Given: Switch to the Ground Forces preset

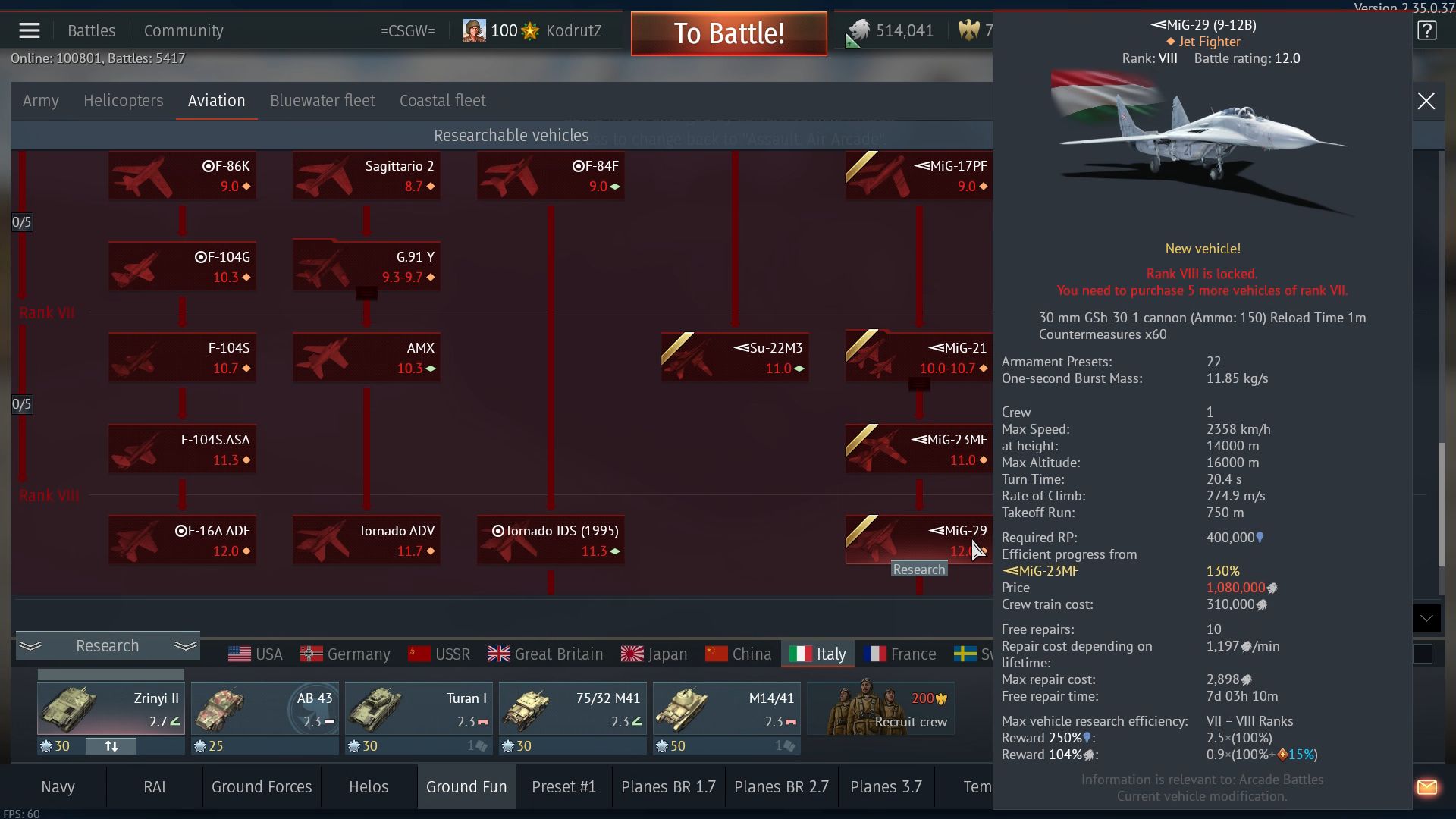Looking at the screenshot, I should [262, 787].
